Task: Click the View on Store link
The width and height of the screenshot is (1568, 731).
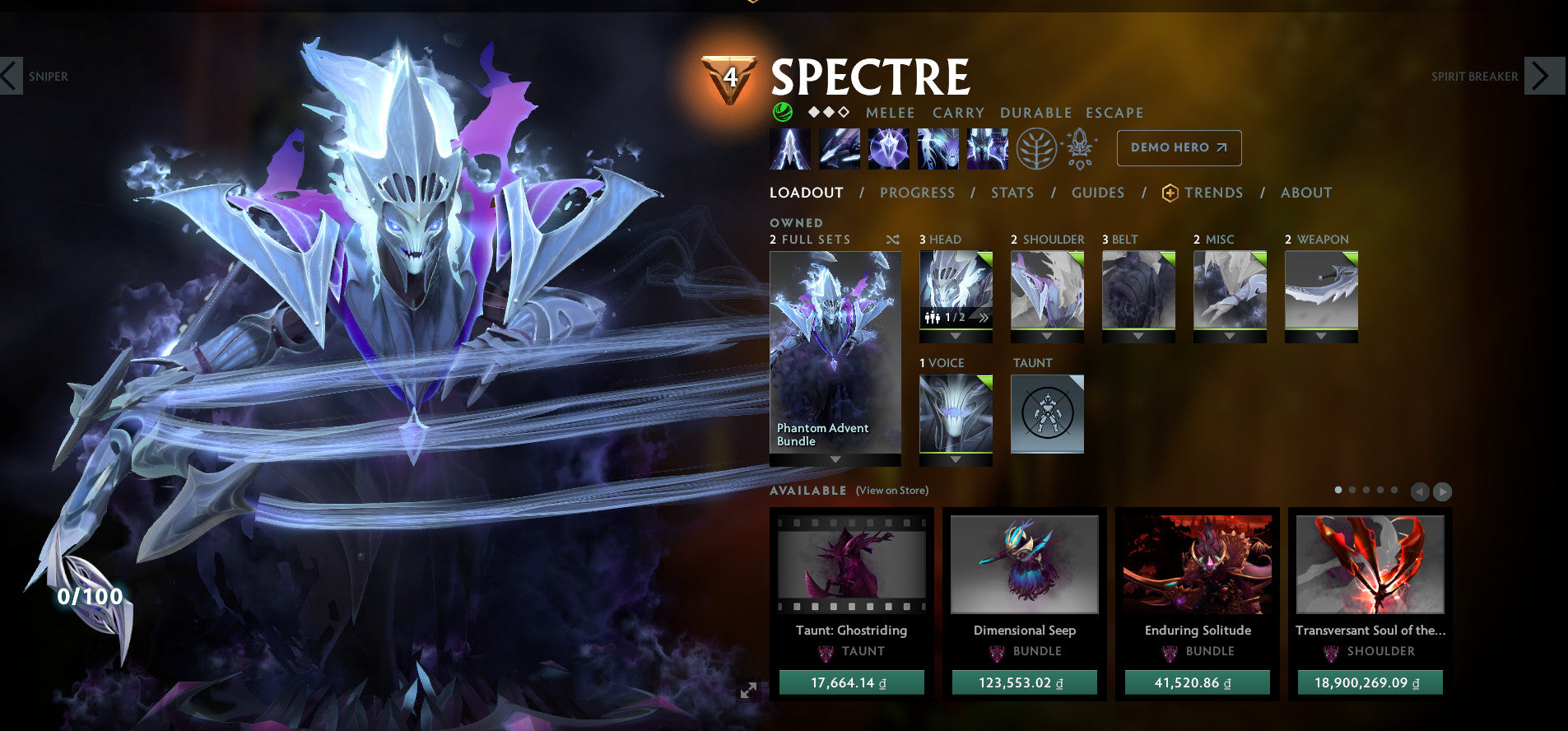Action: coord(891,491)
